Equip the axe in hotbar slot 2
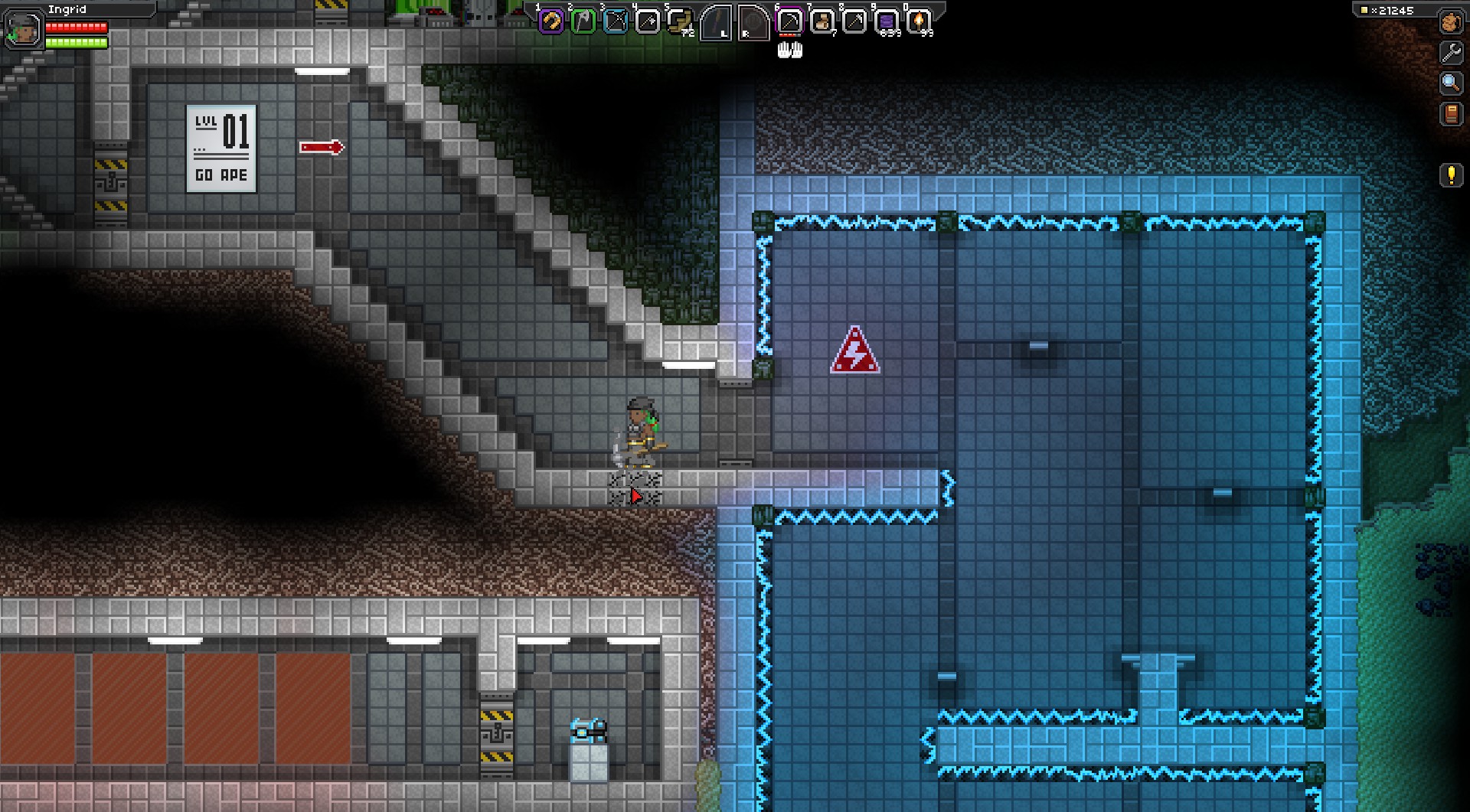The image size is (1470, 812). [x=583, y=22]
